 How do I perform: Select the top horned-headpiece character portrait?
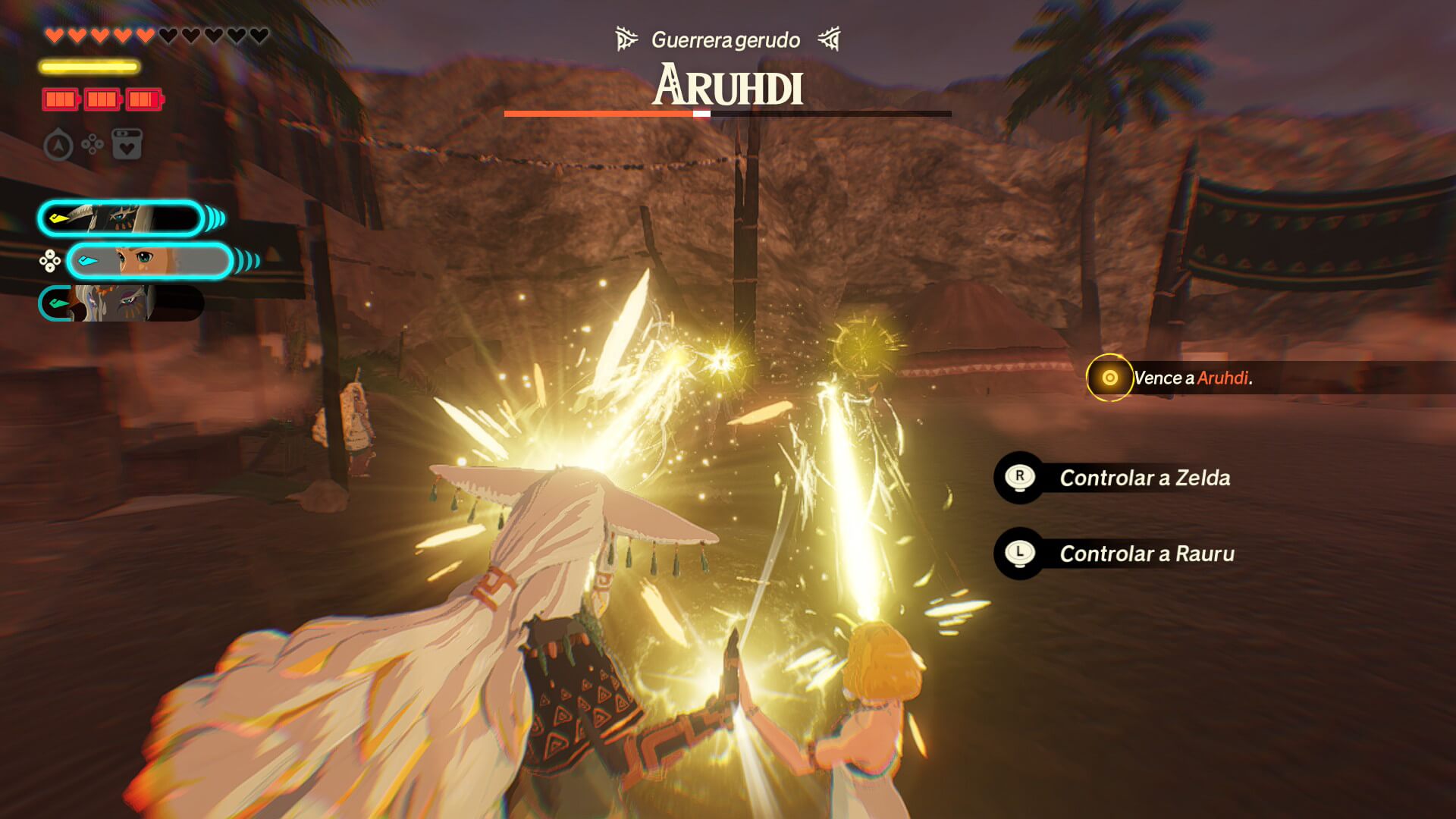click(x=121, y=219)
